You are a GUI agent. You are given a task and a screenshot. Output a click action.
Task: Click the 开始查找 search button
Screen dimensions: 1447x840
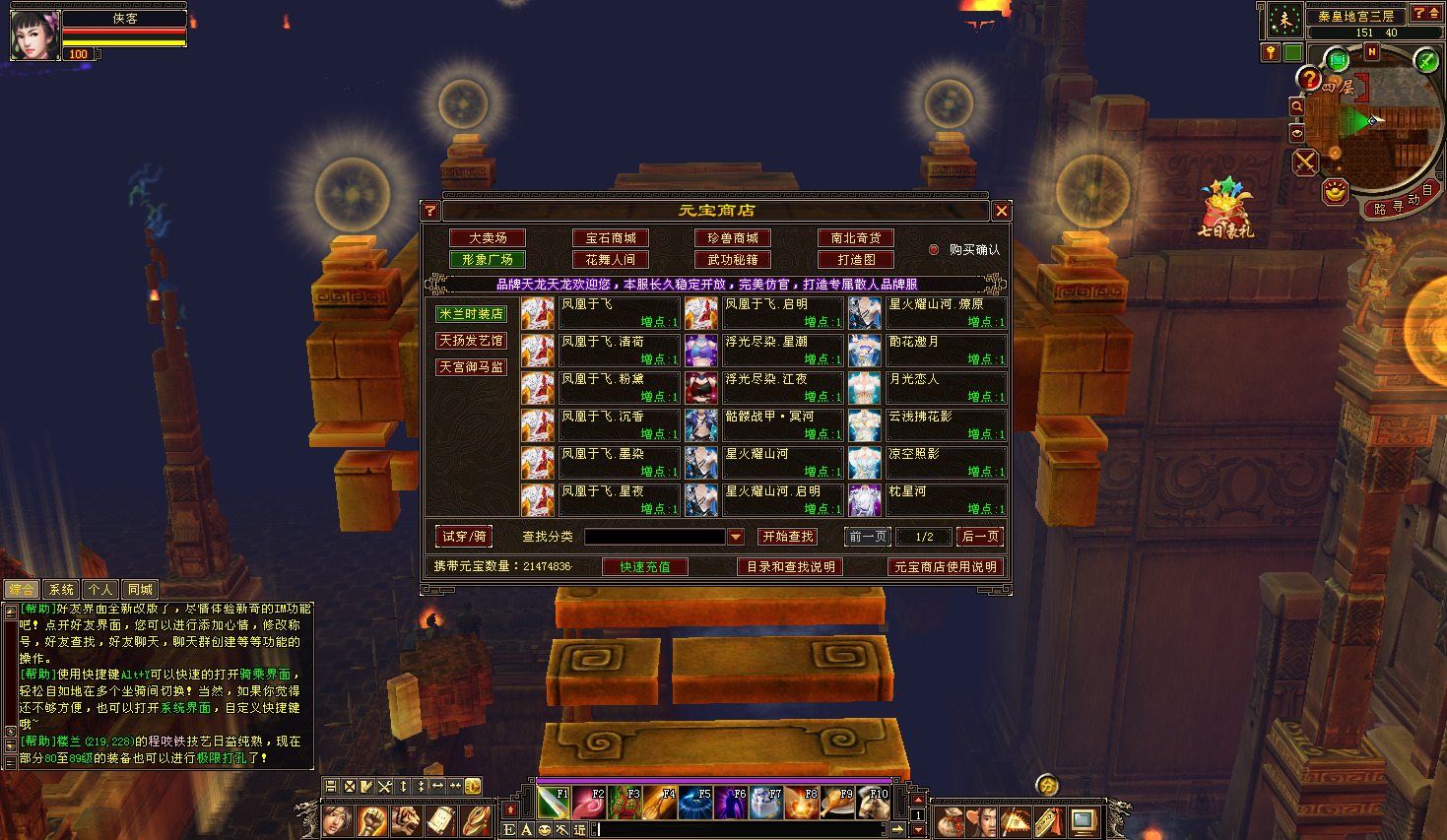pyautogui.click(x=787, y=537)
